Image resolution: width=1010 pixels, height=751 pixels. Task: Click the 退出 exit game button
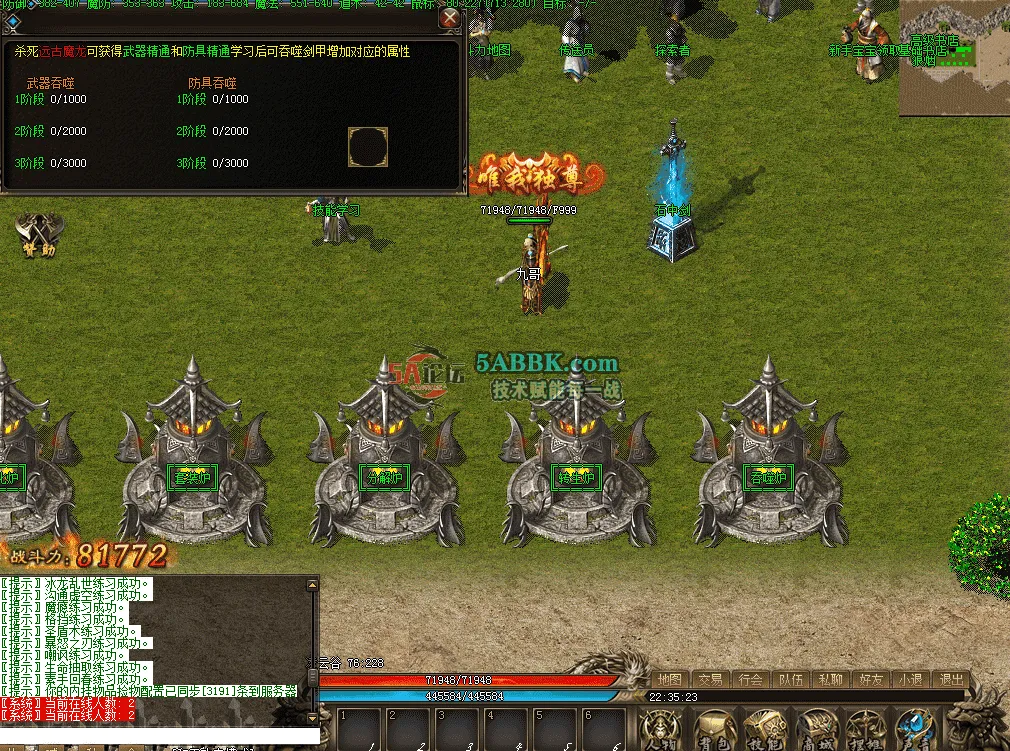(x=952, y=680)
